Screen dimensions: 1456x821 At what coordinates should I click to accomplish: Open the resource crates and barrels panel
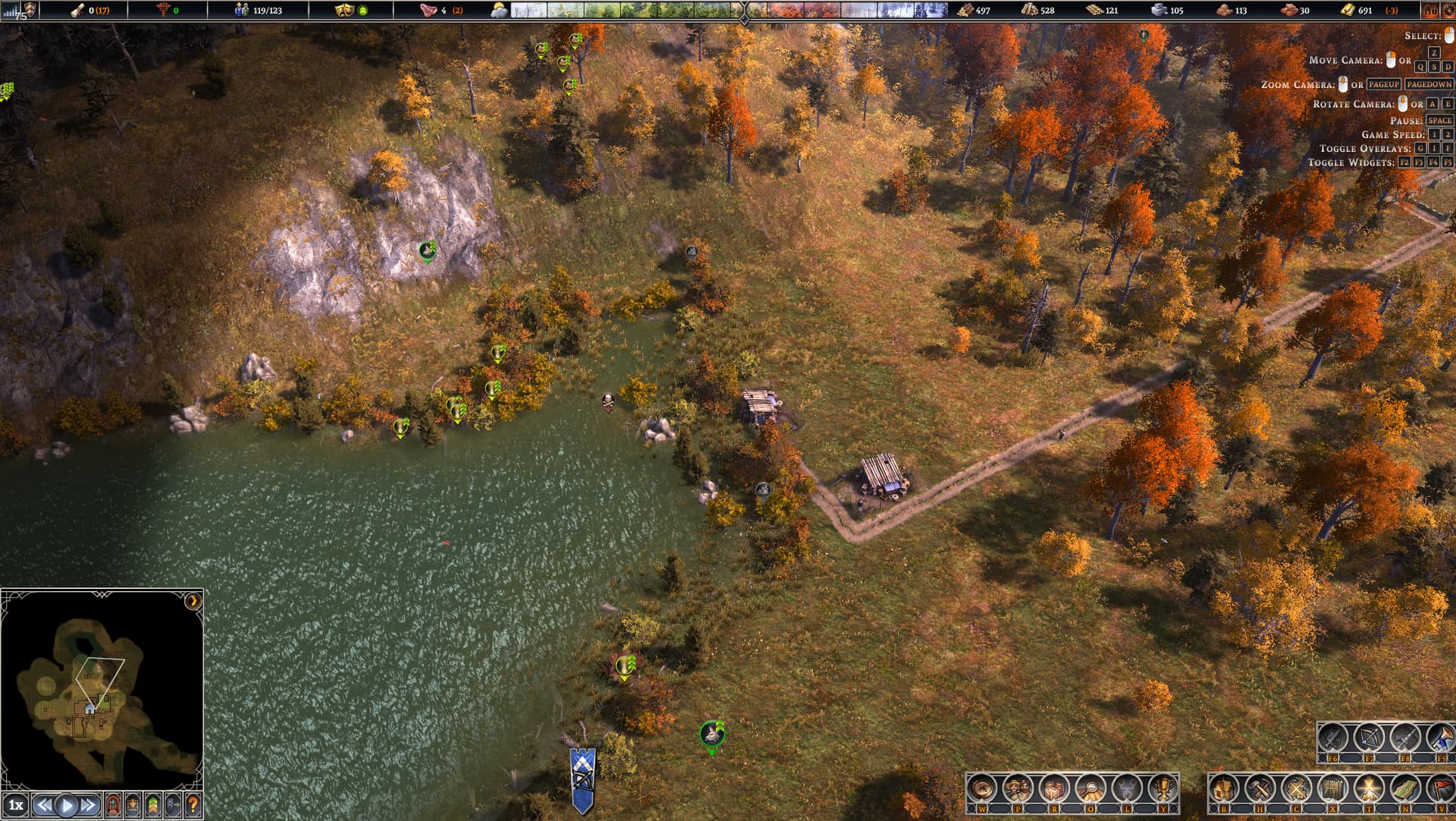coord(1053,790)
